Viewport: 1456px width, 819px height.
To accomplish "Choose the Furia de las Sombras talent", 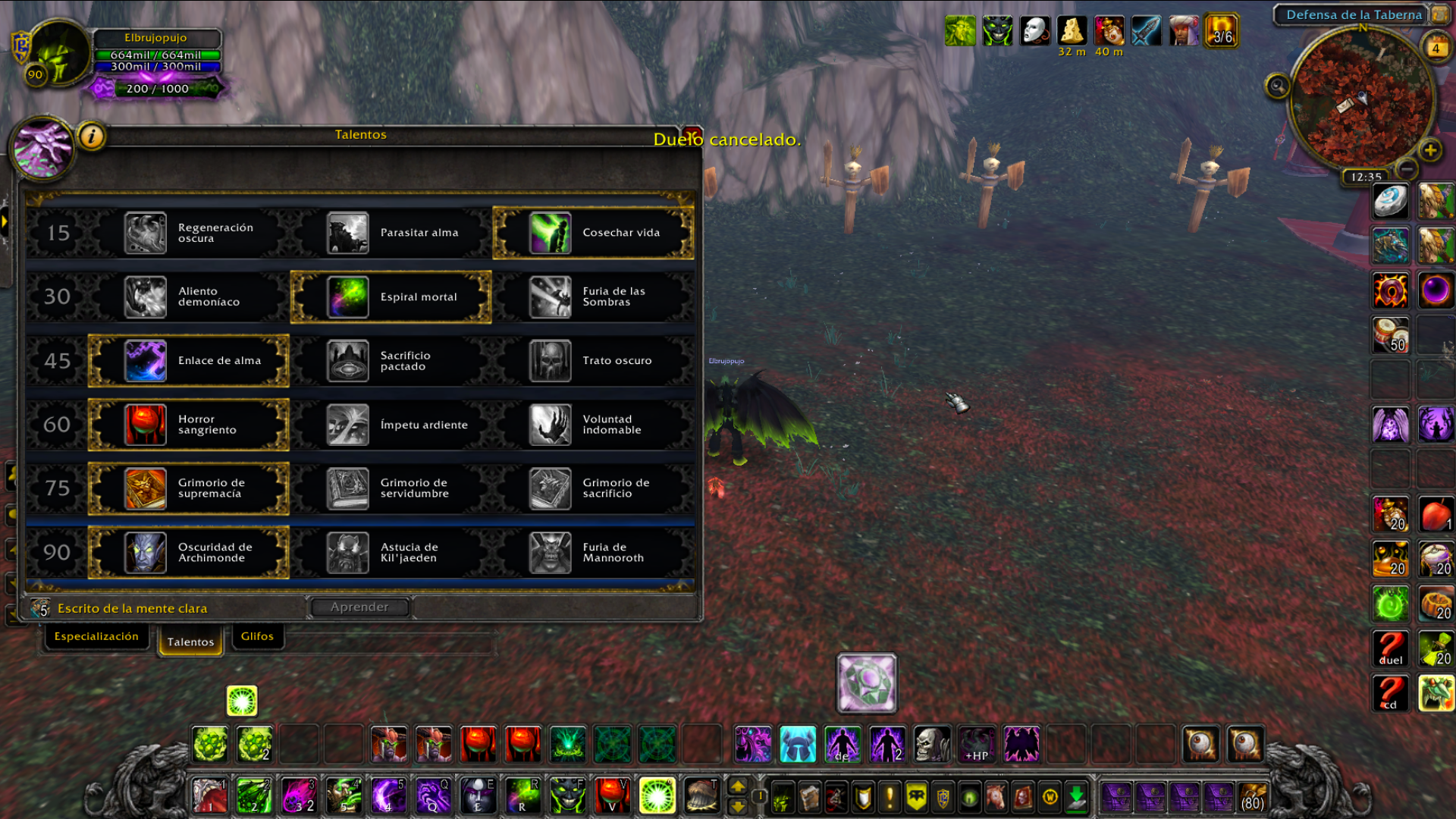I will 593,297.
